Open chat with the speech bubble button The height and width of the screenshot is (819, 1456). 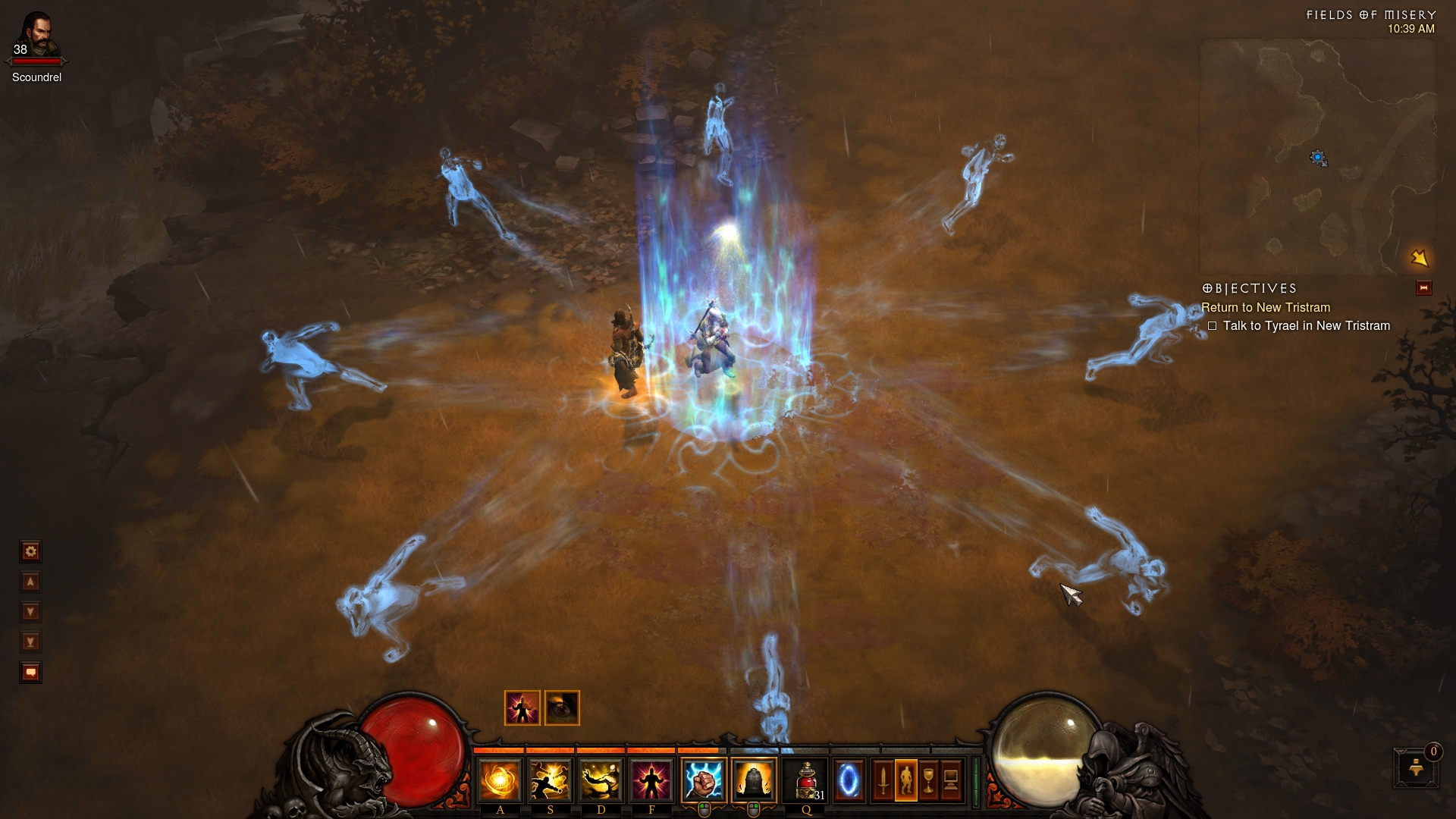pyautogui.click(x=30, y=673)
